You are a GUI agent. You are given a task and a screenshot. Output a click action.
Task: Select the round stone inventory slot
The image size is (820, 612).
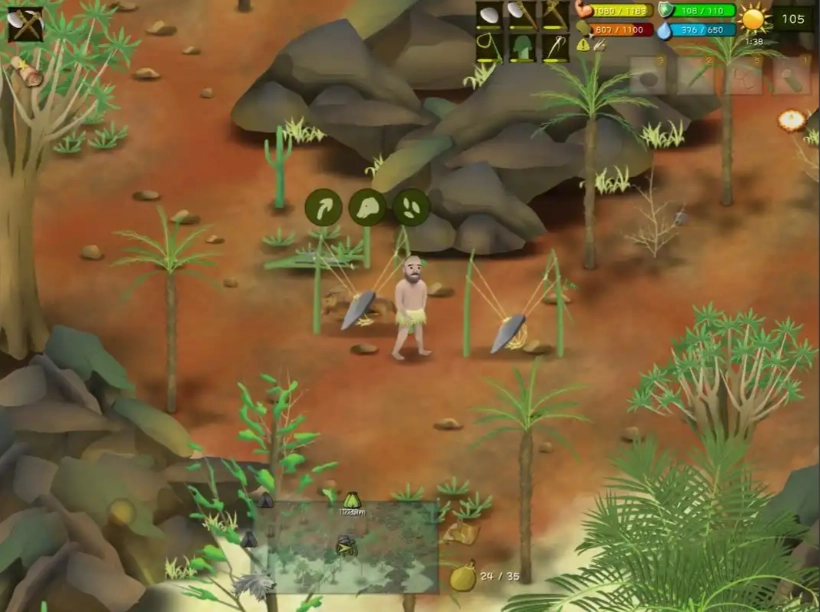point(489,15)
